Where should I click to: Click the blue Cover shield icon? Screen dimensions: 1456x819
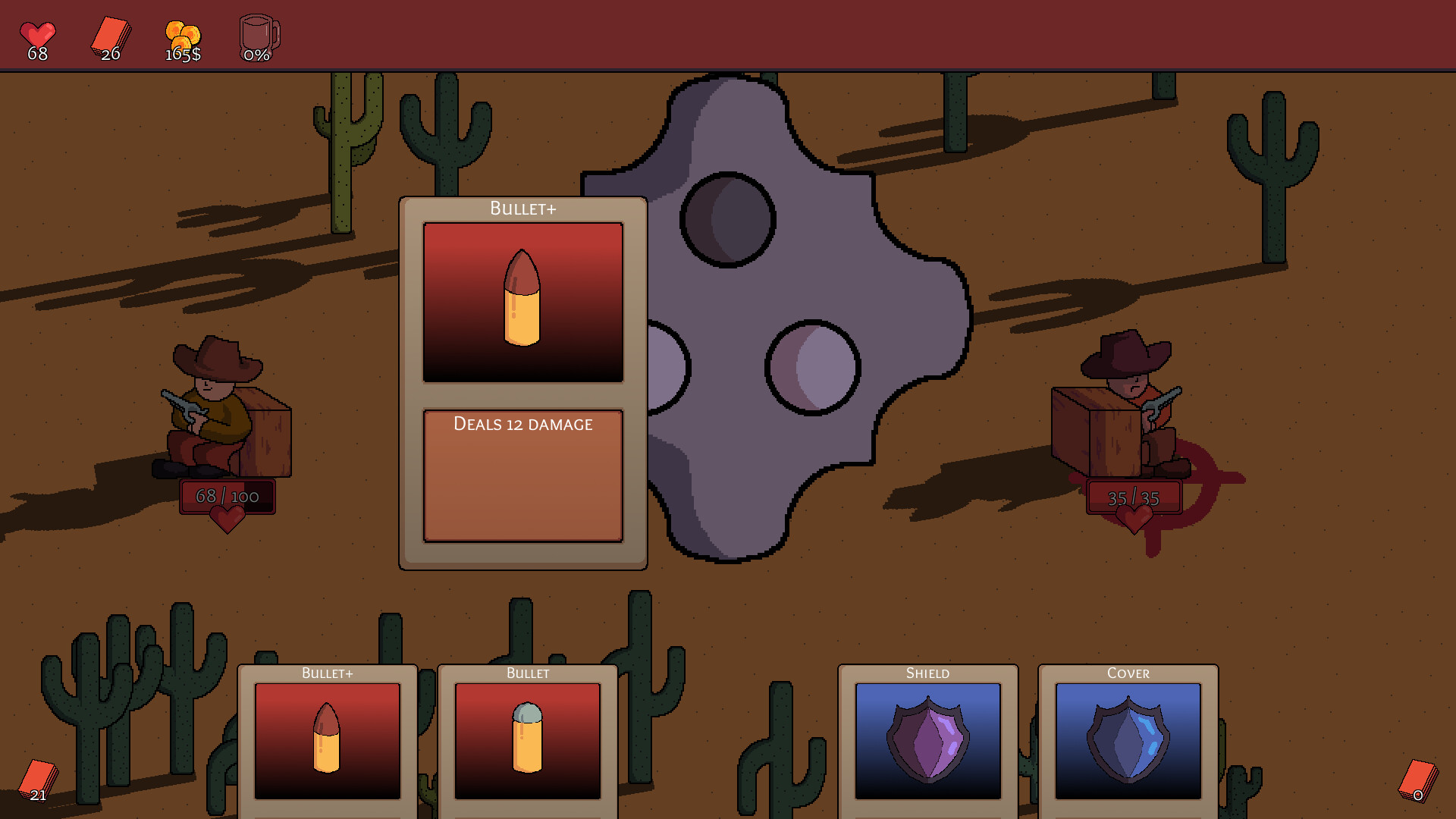pos(1127,743)
